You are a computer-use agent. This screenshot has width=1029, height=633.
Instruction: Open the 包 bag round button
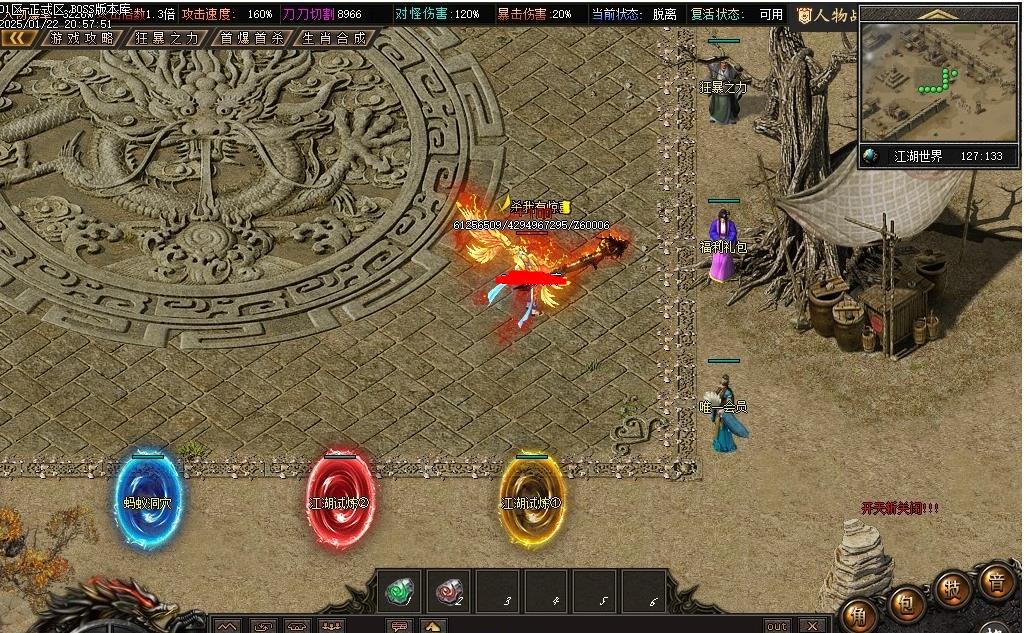coord(905,602)
